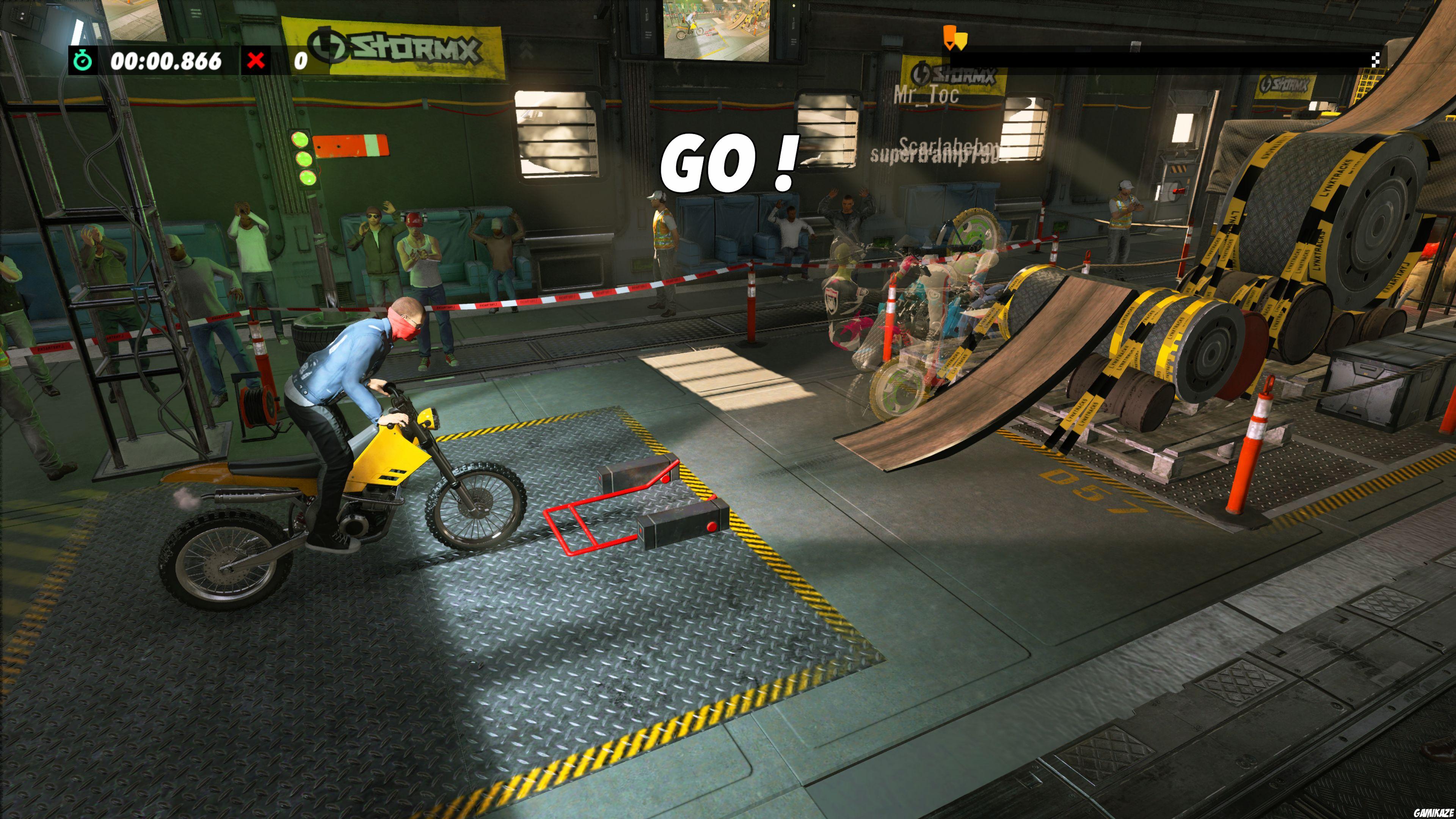
Task: Select the red X fault icon
Action: click(256, 61)
